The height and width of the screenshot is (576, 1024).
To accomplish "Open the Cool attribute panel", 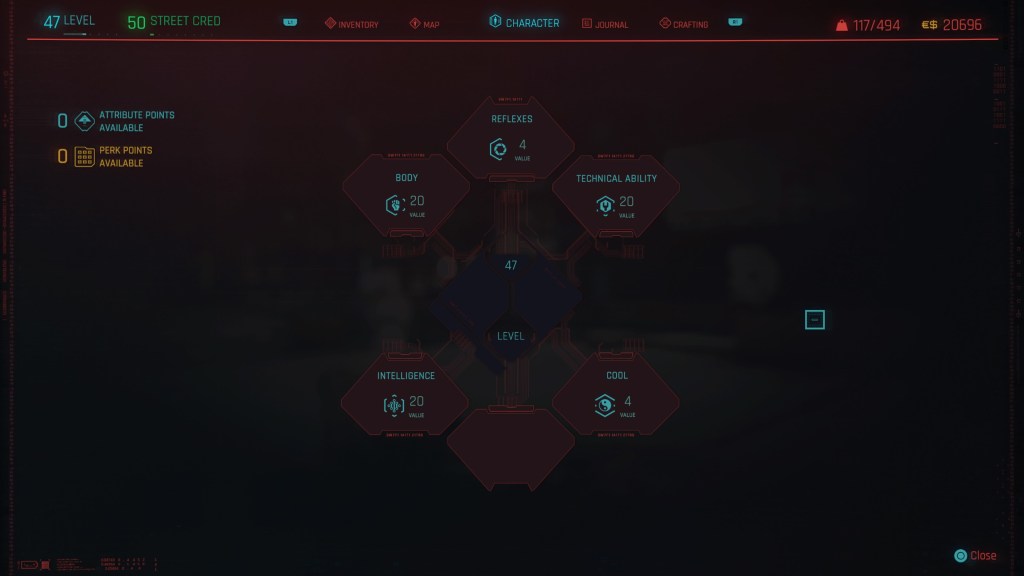I will point(616,396).
